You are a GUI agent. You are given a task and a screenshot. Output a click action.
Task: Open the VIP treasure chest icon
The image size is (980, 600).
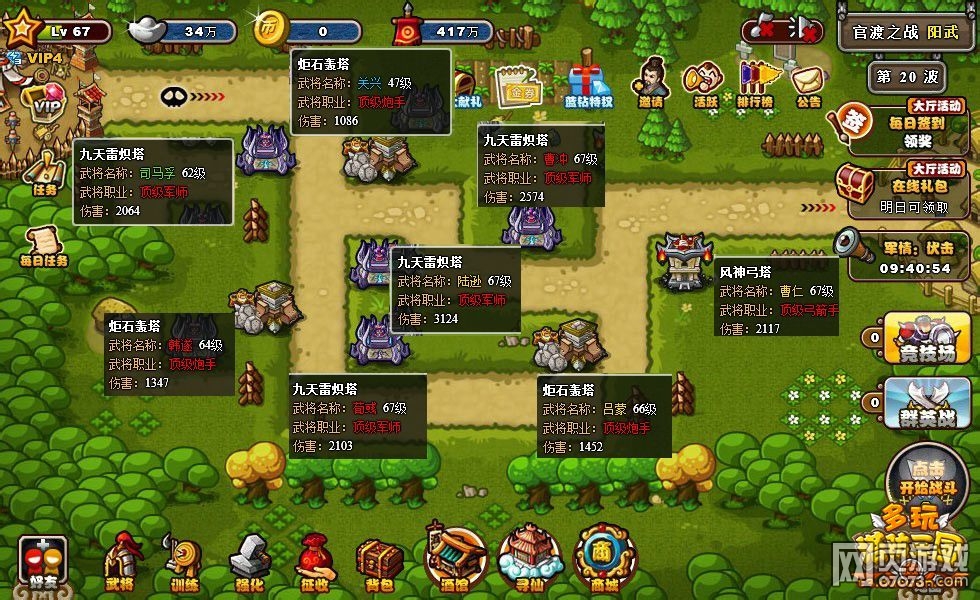point(42,100)
